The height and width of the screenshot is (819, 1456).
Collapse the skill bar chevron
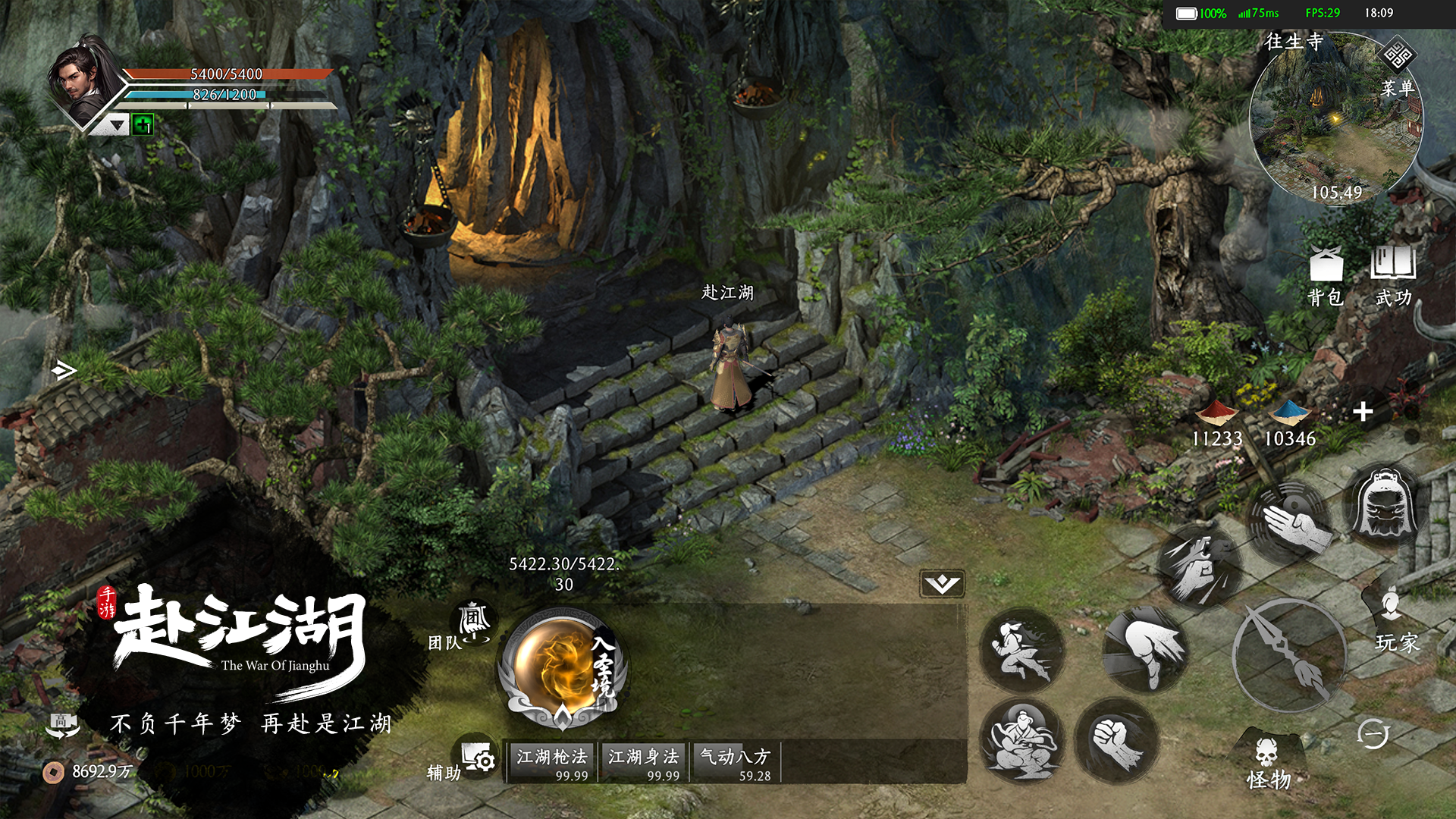[942, 584]
